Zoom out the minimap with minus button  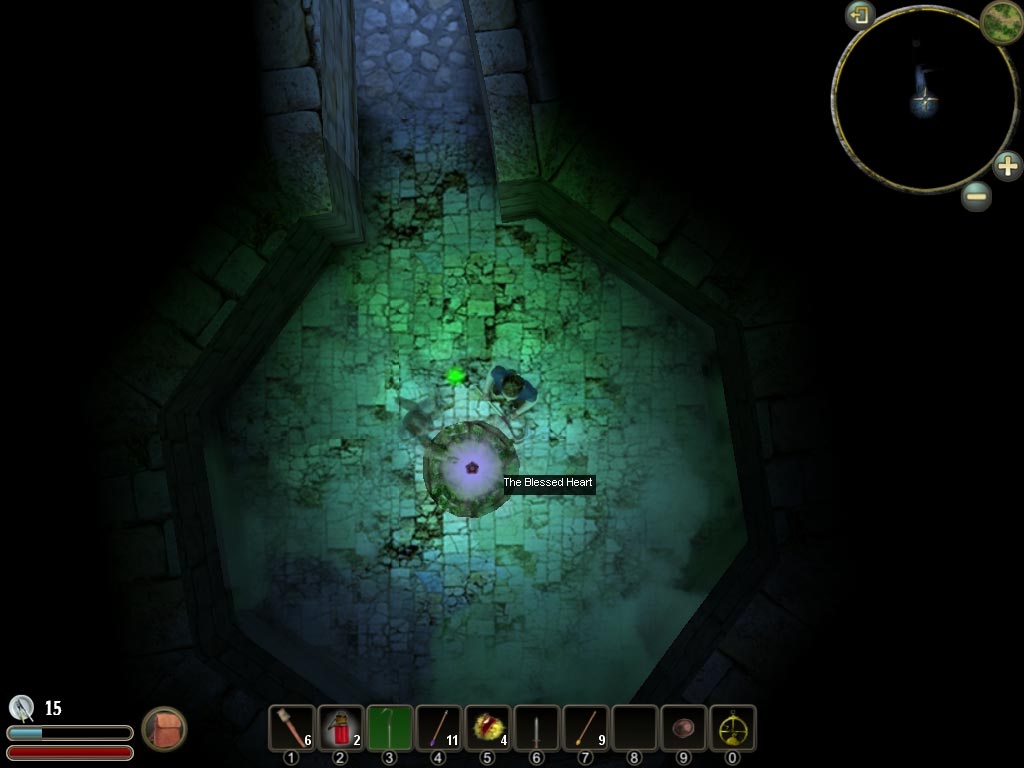tap(977, 196)
